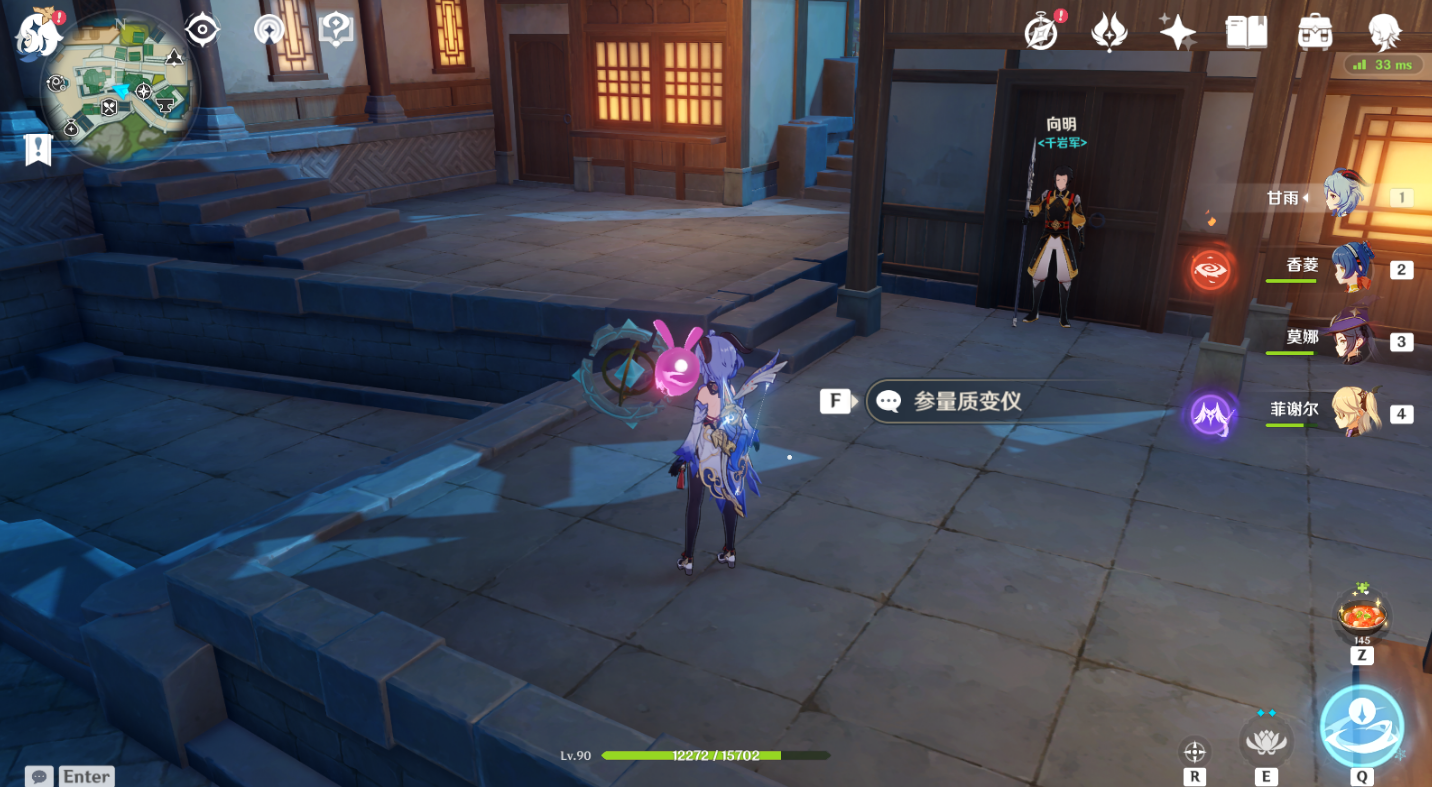Open the battle pass emblem icon
This screenshot has height=787, width=1432.
1109,32
